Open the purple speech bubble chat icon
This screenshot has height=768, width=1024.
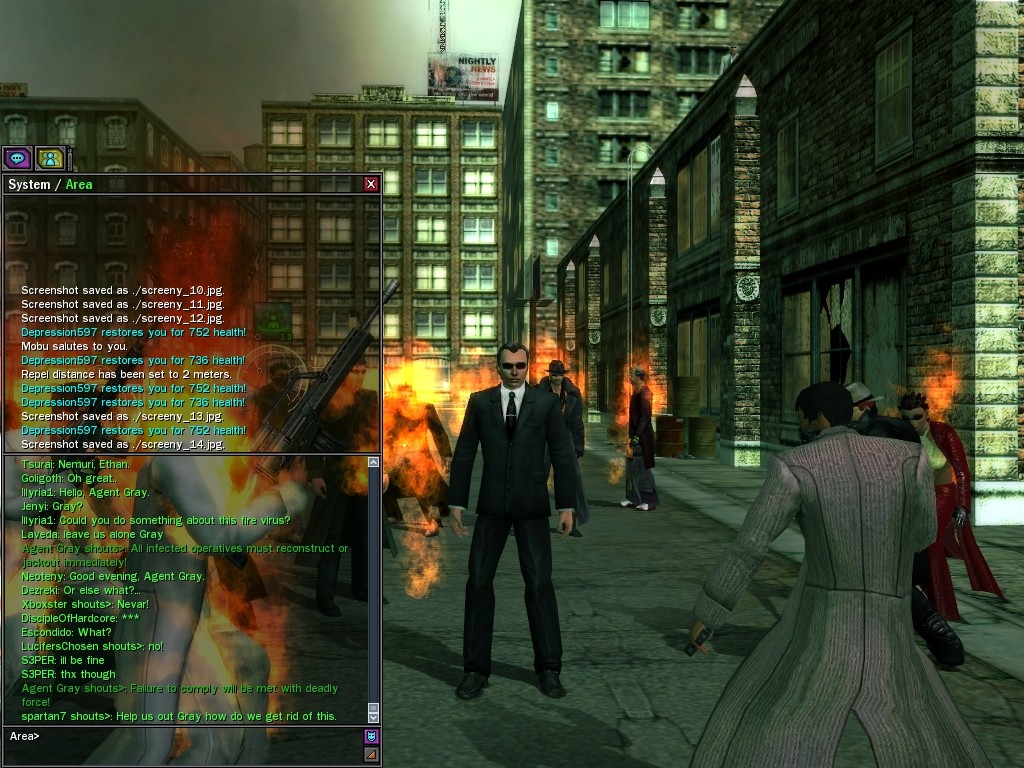pyautogui.click(x=17, y=158)
